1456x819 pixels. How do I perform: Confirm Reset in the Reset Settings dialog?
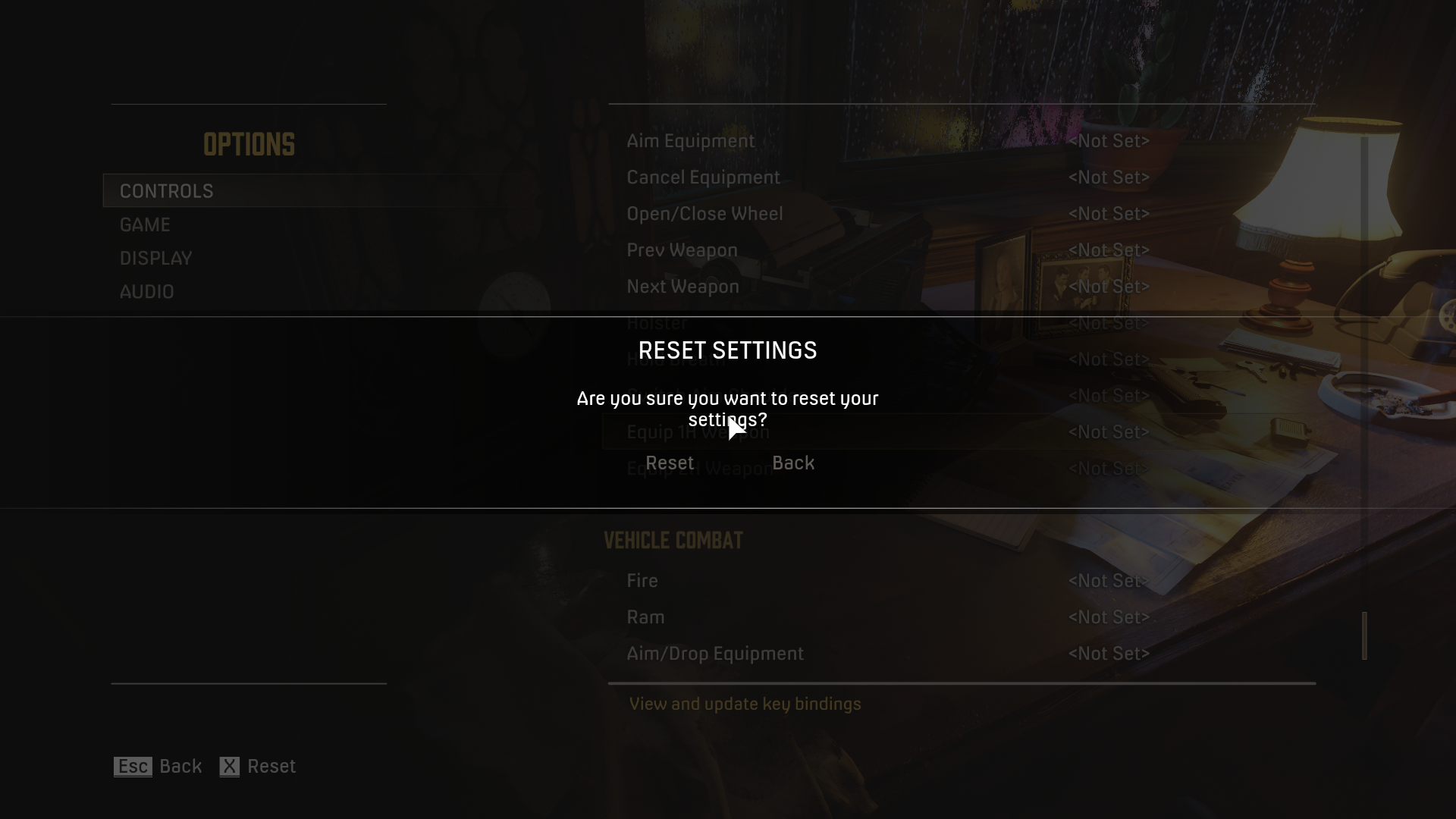click(669, 463)
